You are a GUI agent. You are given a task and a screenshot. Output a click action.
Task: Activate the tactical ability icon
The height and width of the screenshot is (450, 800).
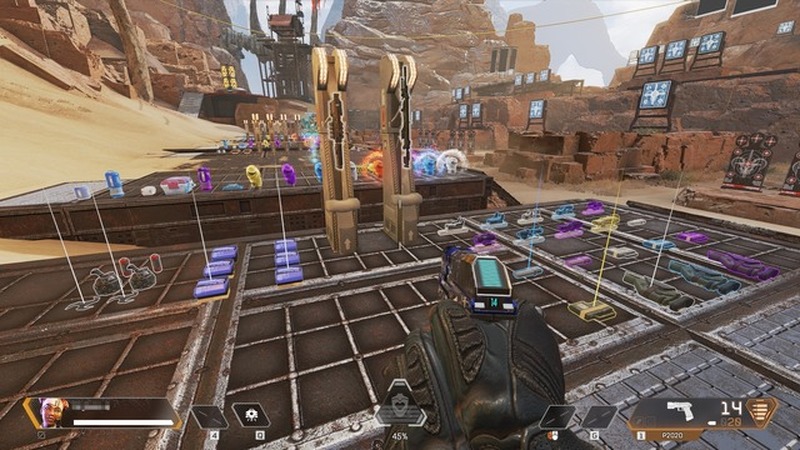[248, 415]
